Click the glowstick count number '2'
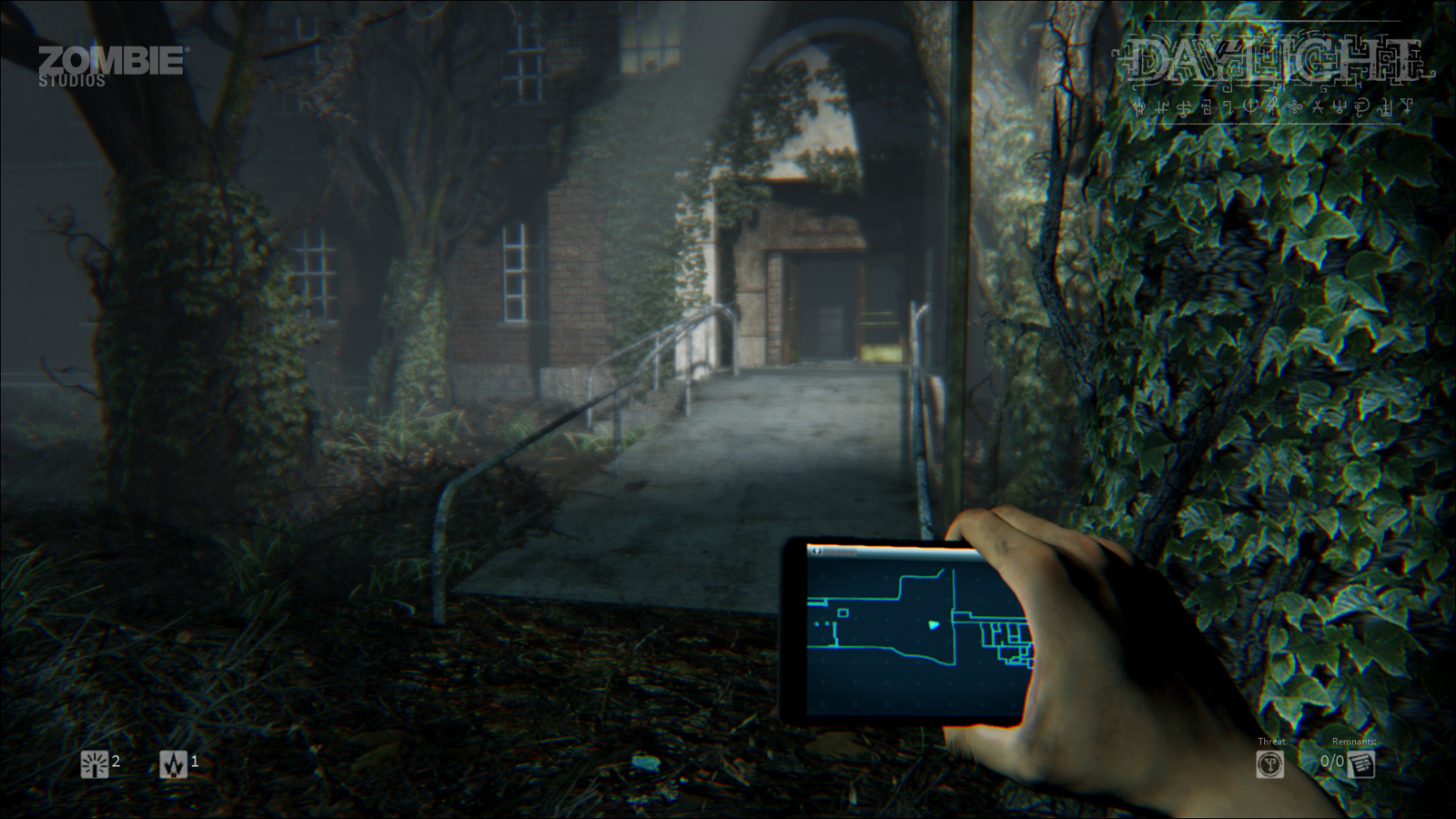This screenshot has height=819, width=1456. (116, 763)
